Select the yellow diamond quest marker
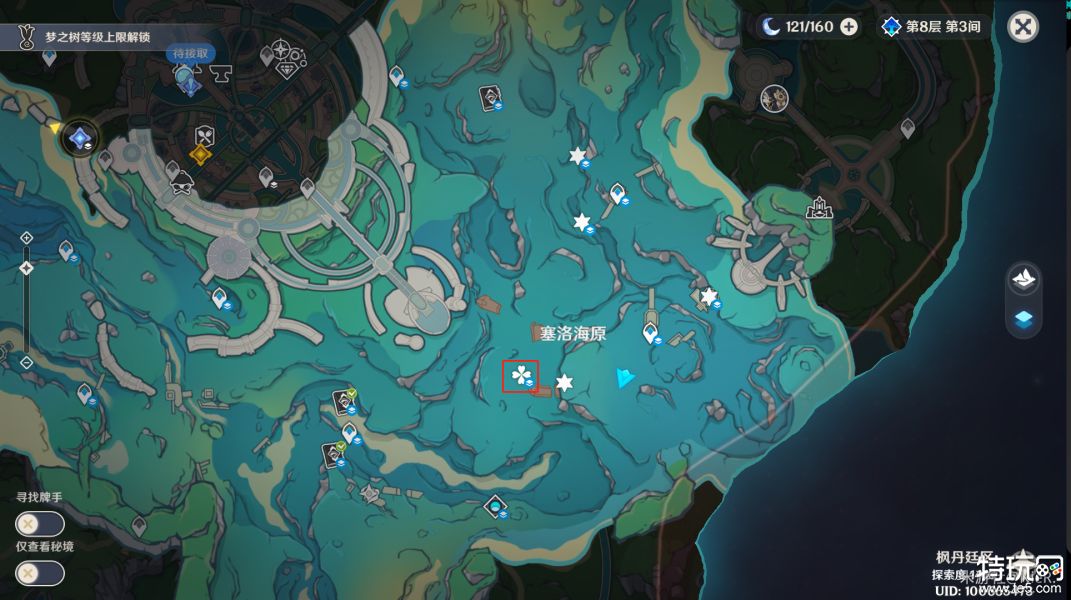This screenshot has width=1071, height=600. [x=200, y=156]
